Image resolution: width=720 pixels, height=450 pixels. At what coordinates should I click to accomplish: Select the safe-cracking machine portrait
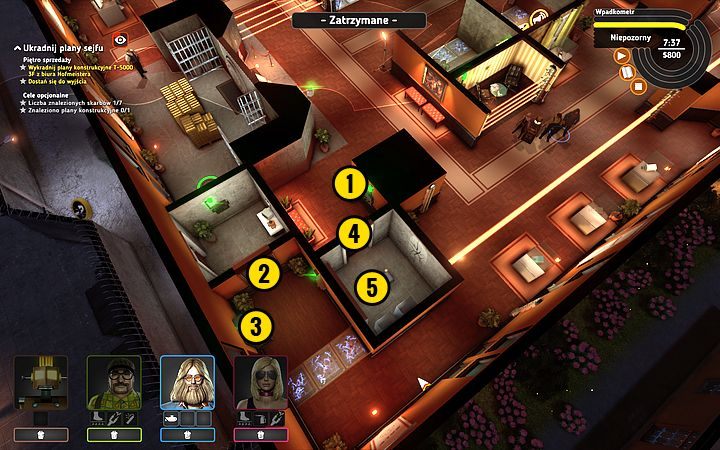40,383
